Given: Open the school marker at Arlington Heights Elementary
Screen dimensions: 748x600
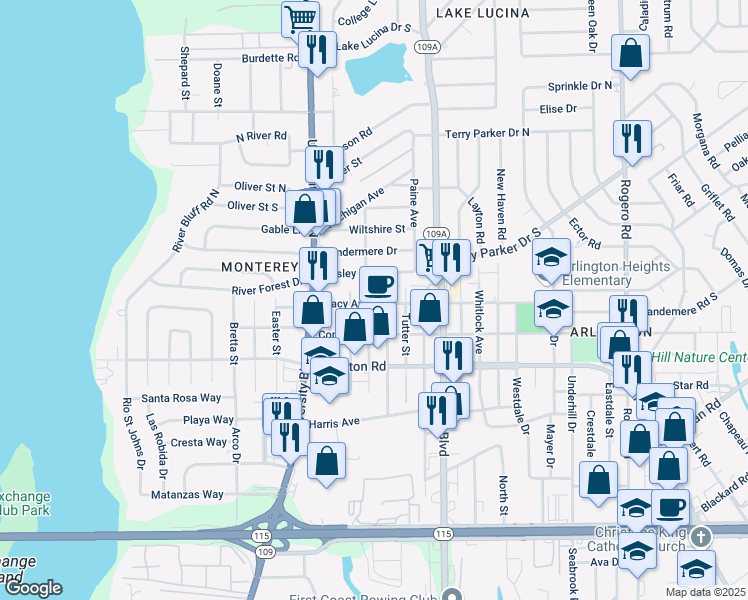Looking at the screenshot, I should coord(551,258).
